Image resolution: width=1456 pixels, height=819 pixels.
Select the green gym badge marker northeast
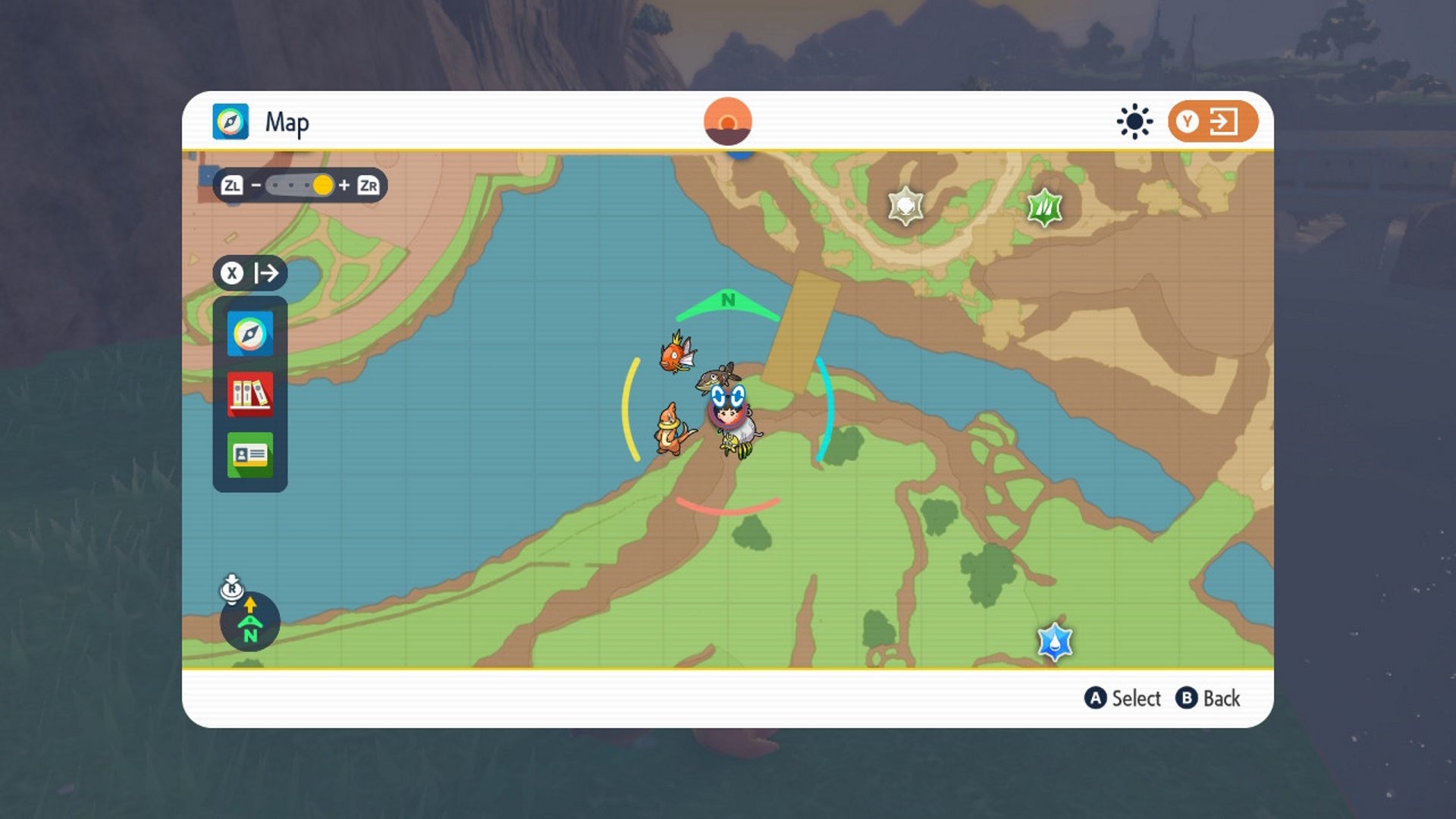pyautogui.click(x=1043, y=205)
